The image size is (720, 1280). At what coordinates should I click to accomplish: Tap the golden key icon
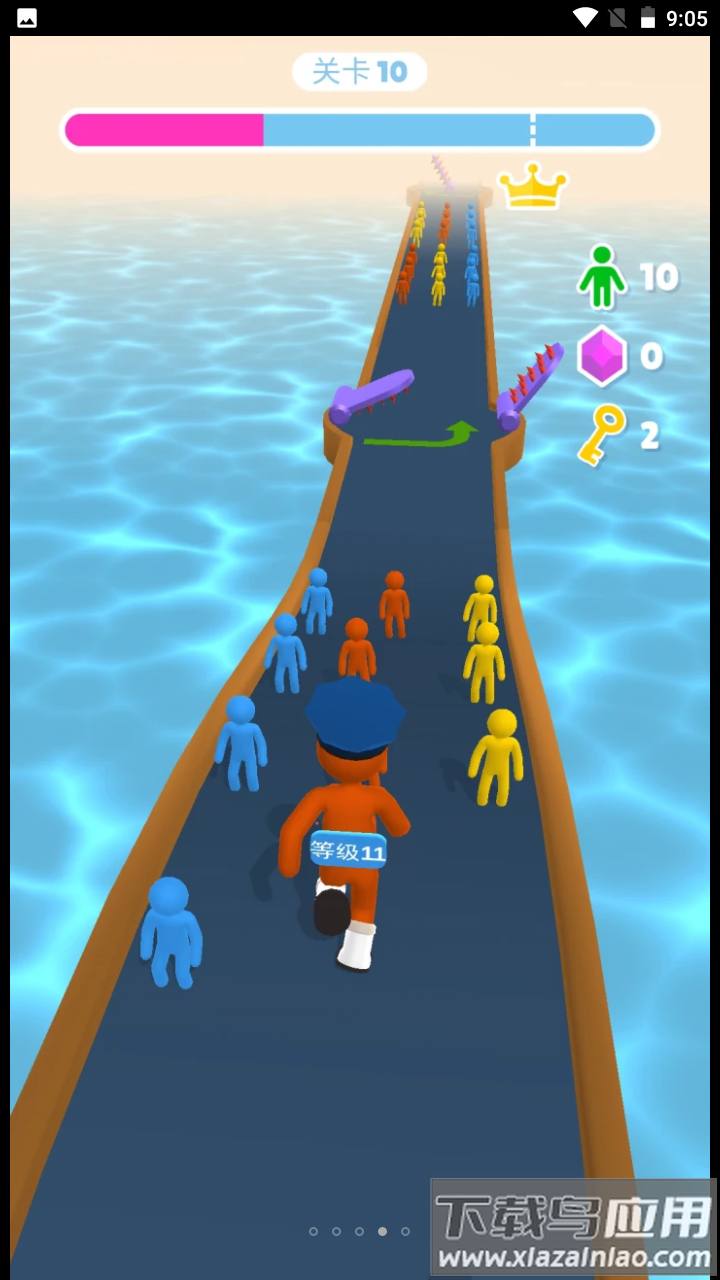pos(601,435)
